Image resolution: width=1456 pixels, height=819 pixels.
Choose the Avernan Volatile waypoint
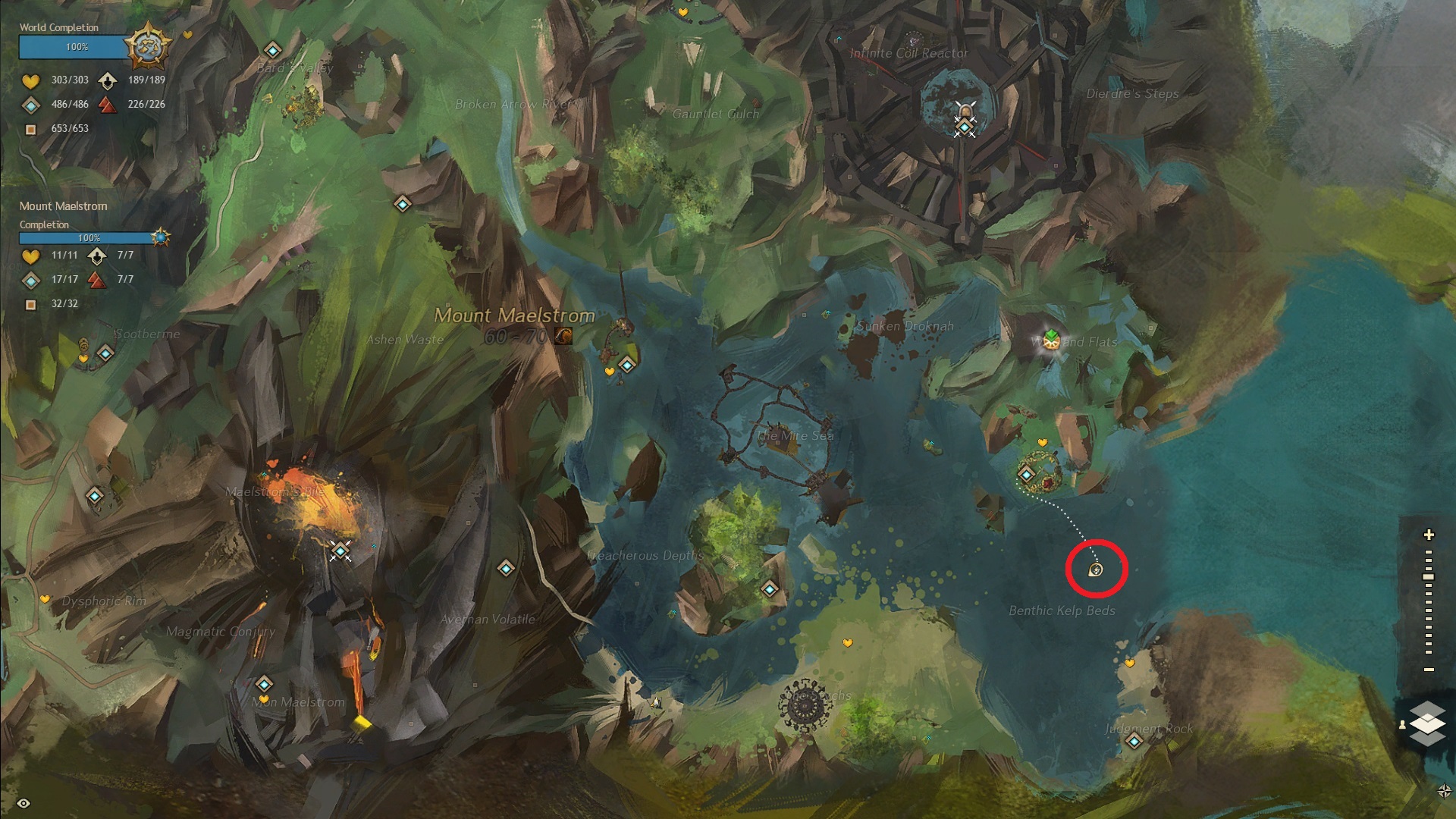point(506,568)
